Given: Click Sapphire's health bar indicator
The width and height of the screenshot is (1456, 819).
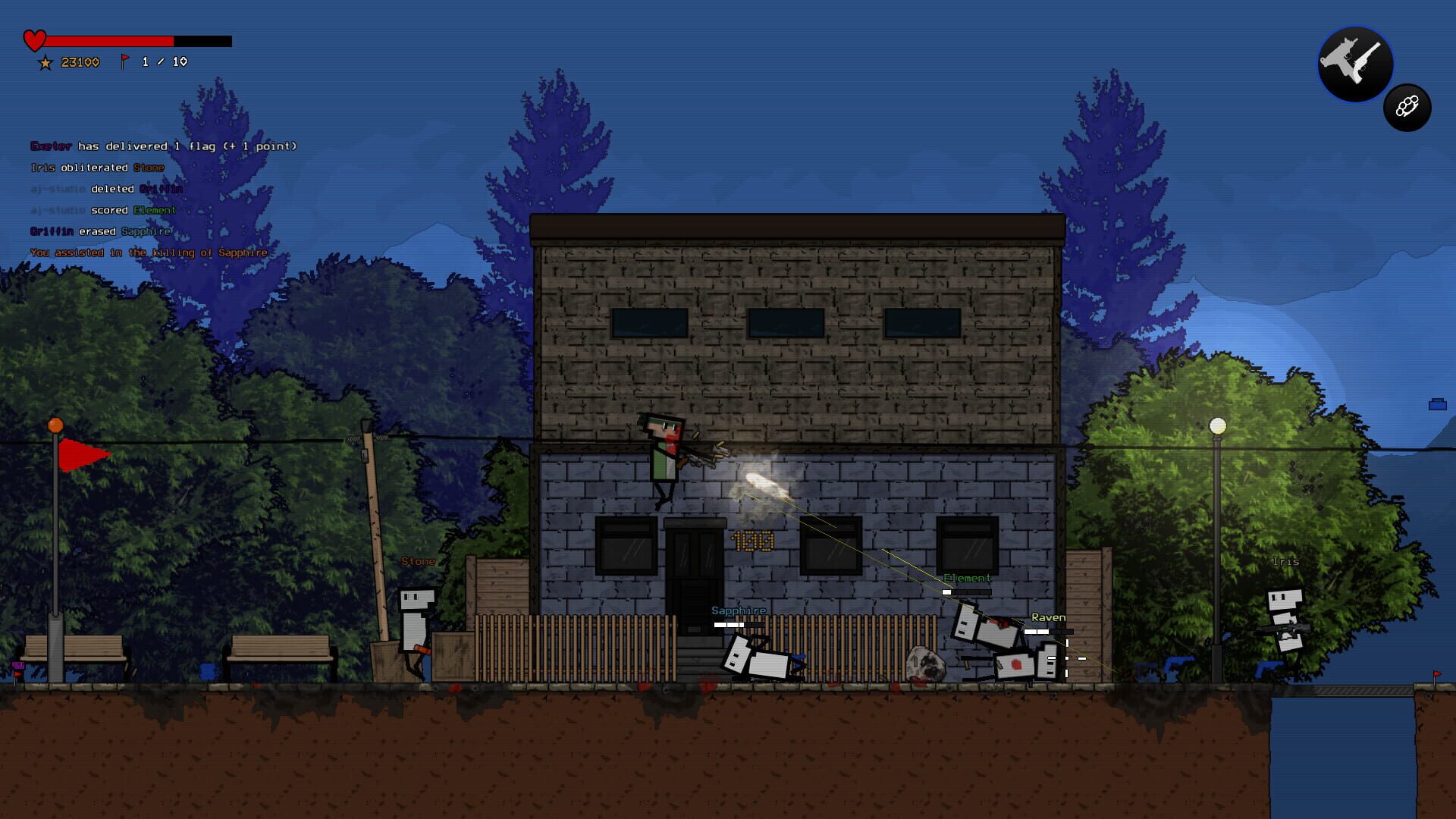Looking at the screenshot, I should (x=739, y=626).
